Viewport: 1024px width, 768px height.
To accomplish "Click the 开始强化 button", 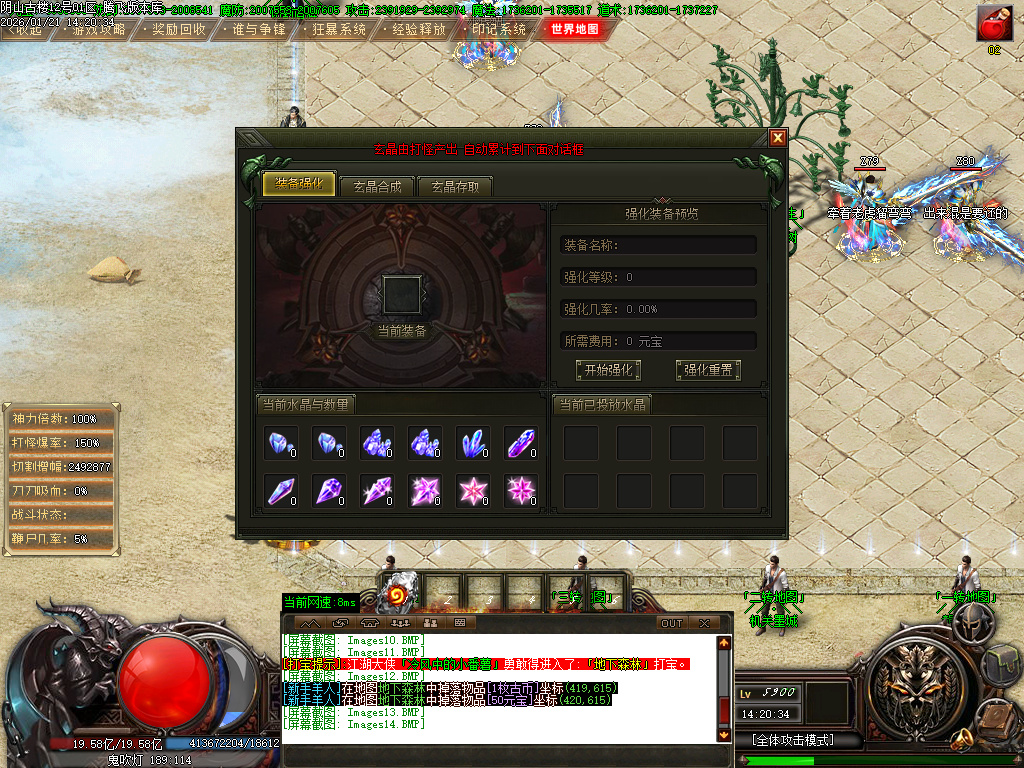I will [608, 370].
